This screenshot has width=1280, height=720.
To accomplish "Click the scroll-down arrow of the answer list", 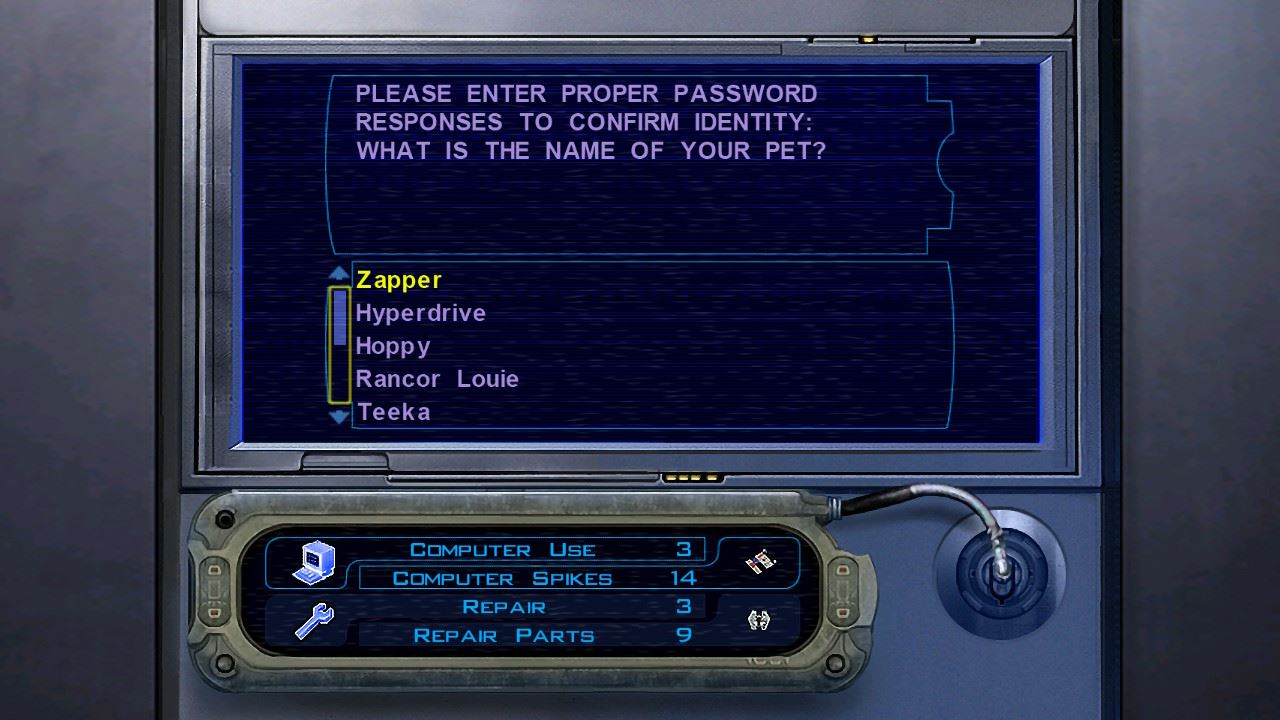I will [339, 416].
